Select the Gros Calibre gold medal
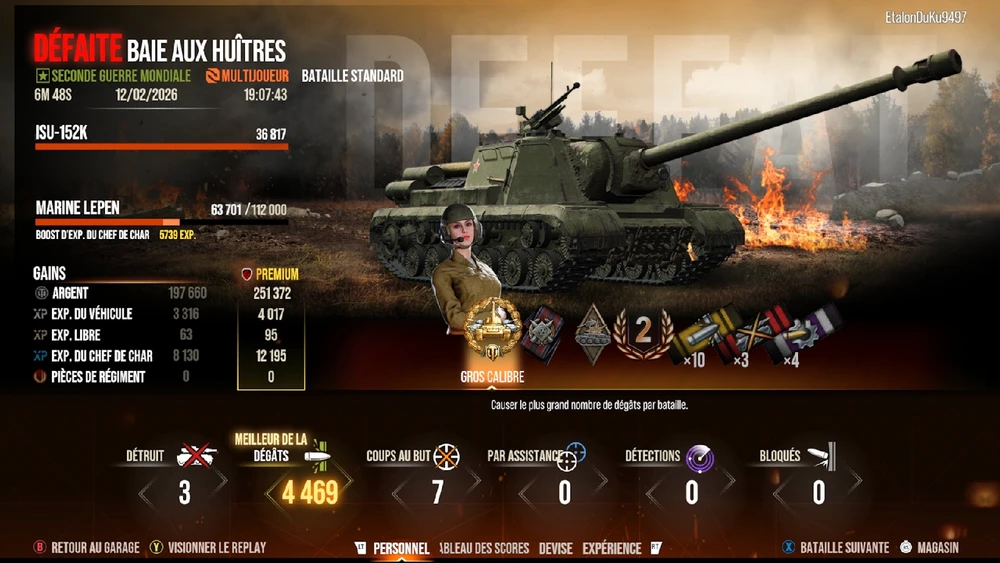This screenshot has width=1000, height=563. tap(492, 328)
